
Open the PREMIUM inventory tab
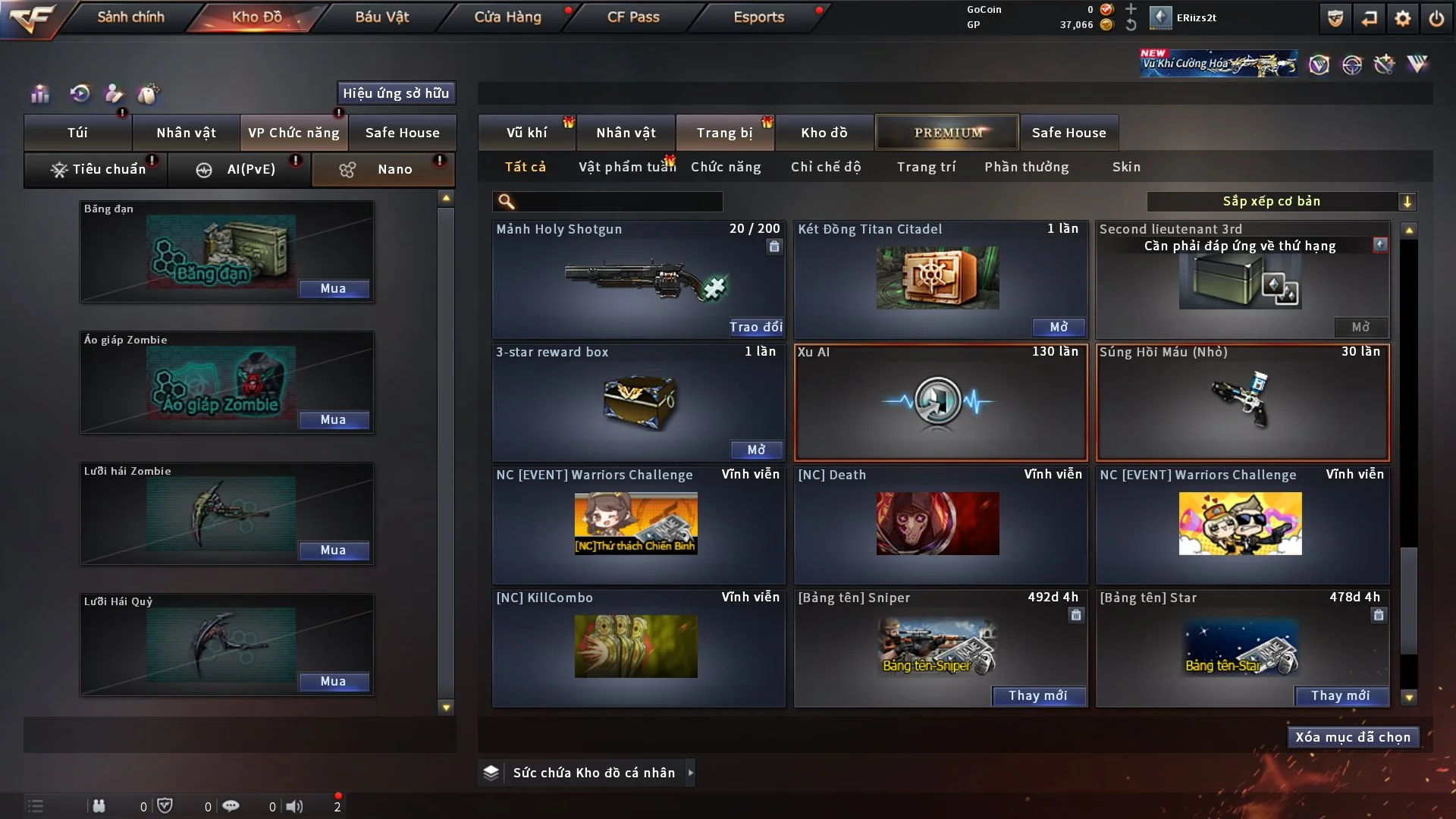pyautogui.click(x=948, y=133)
